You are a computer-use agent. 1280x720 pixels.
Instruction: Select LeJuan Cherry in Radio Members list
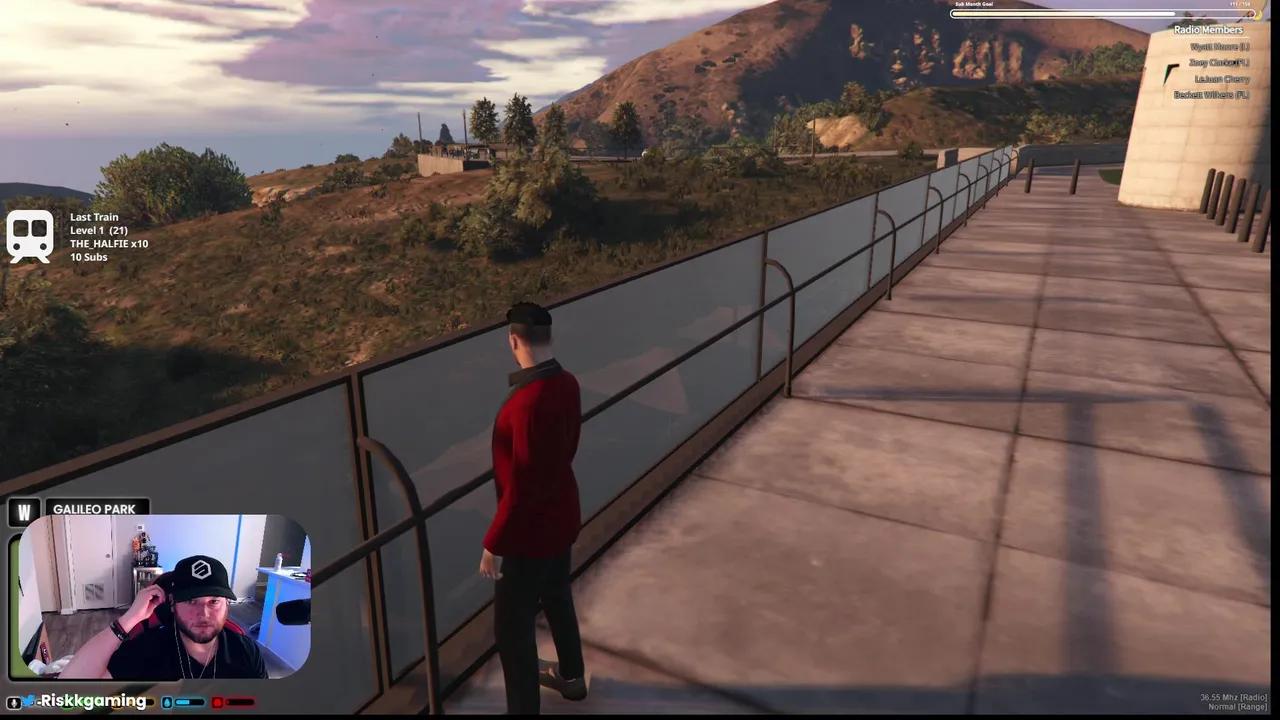coord(1221,78)
